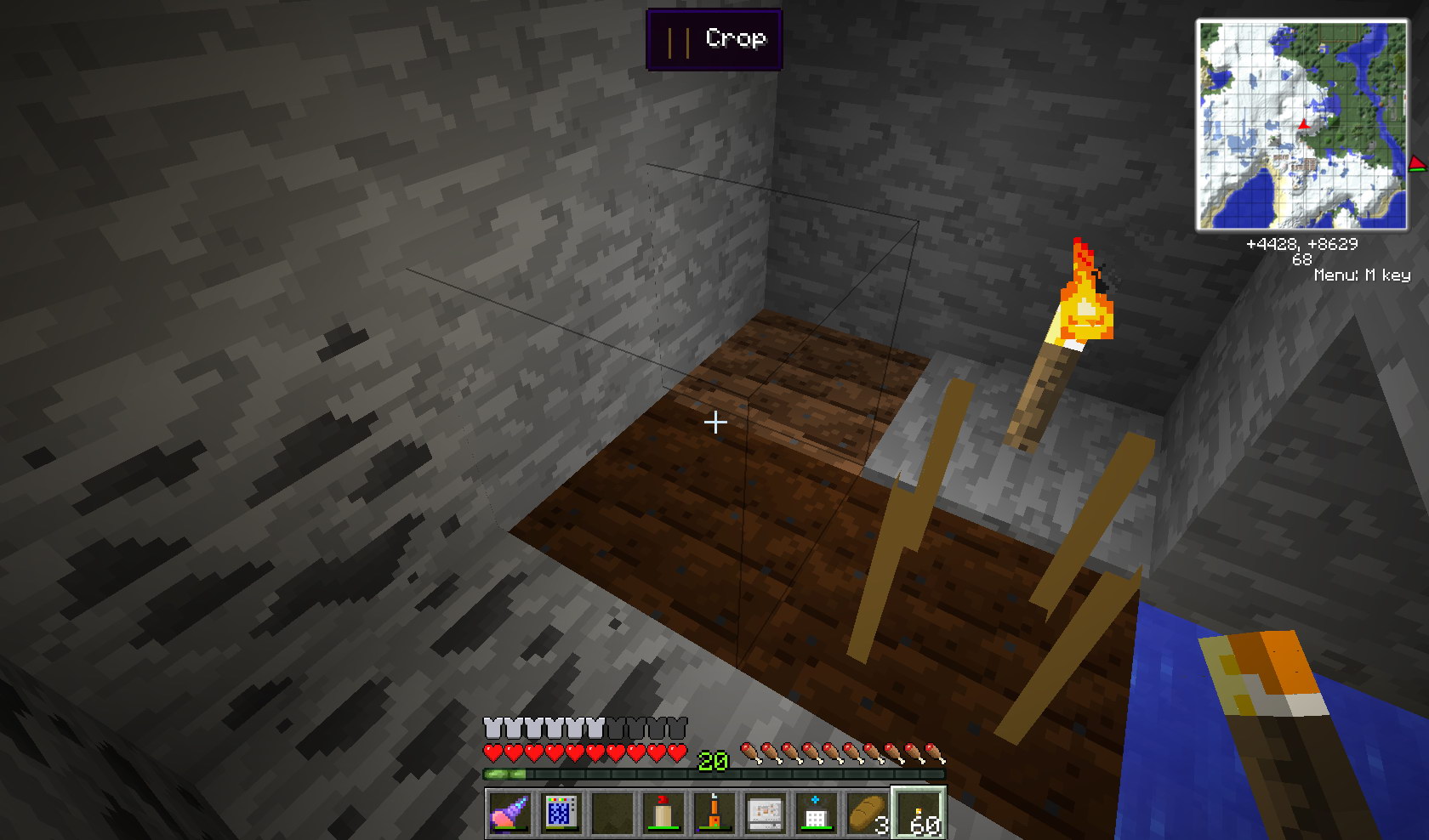Pick the white computer terminal slot
Image resolution: width=1429 pixels, height=840 pixels.
click(x=766, y=813)
